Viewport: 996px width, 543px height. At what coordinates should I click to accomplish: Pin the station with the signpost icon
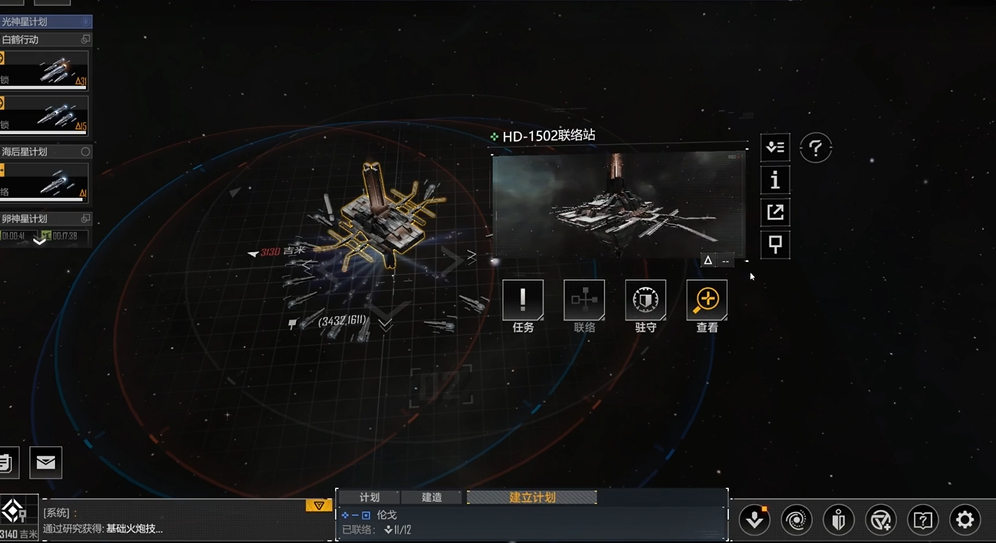(775, 243)
